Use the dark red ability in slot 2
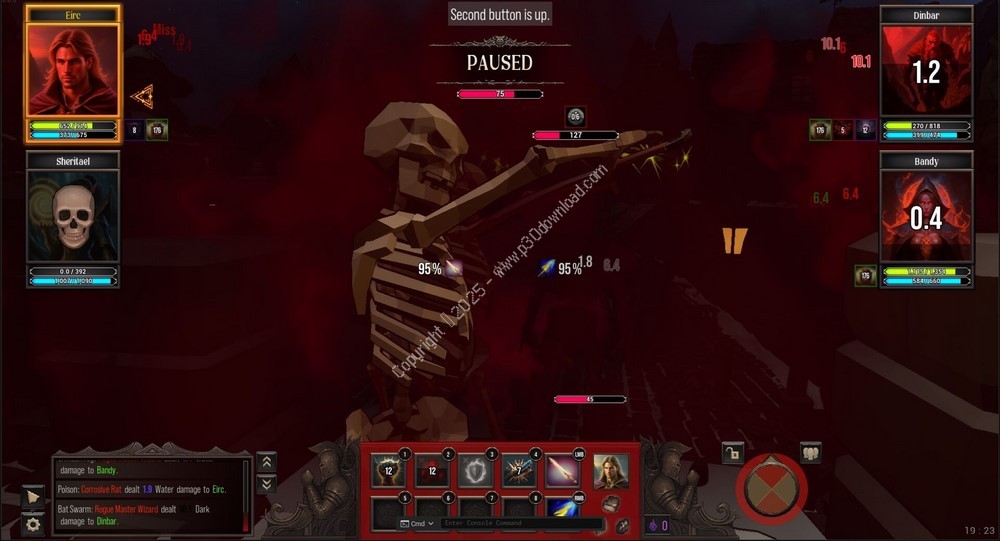The width and height of the screenshot is (1000, 541). [431, 471]
